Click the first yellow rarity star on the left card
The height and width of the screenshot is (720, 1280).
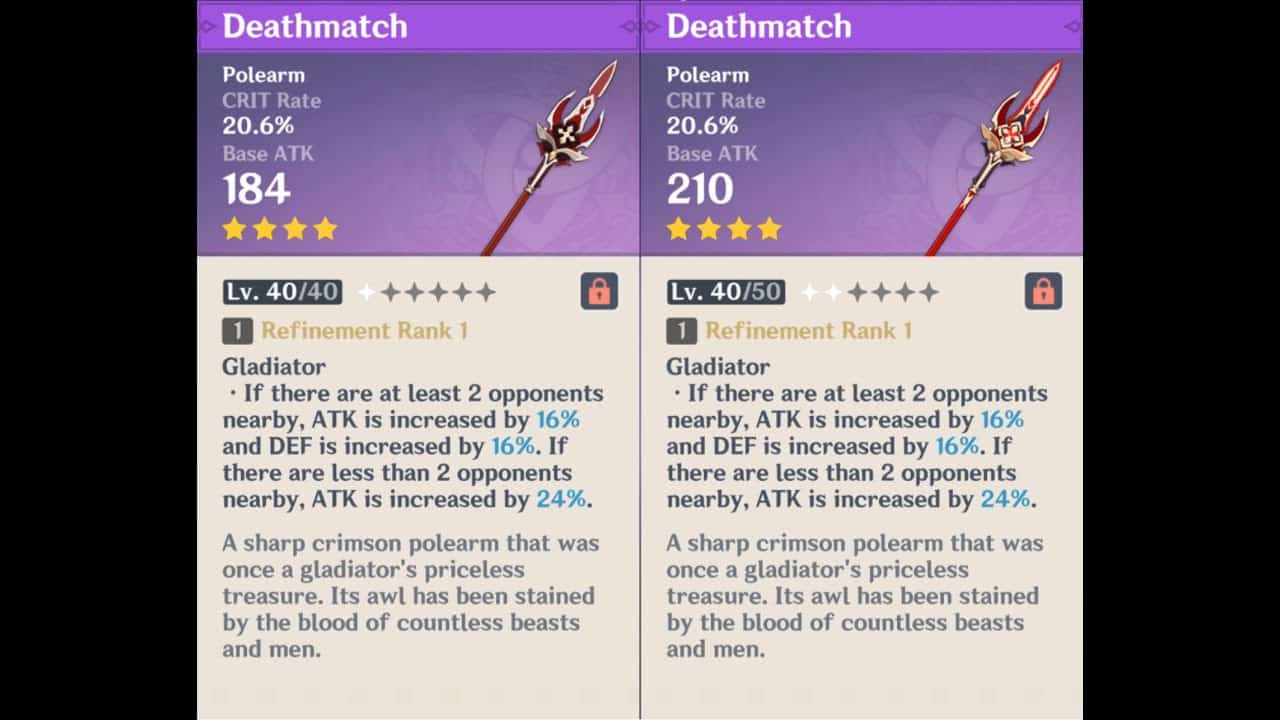click(233, 229)
